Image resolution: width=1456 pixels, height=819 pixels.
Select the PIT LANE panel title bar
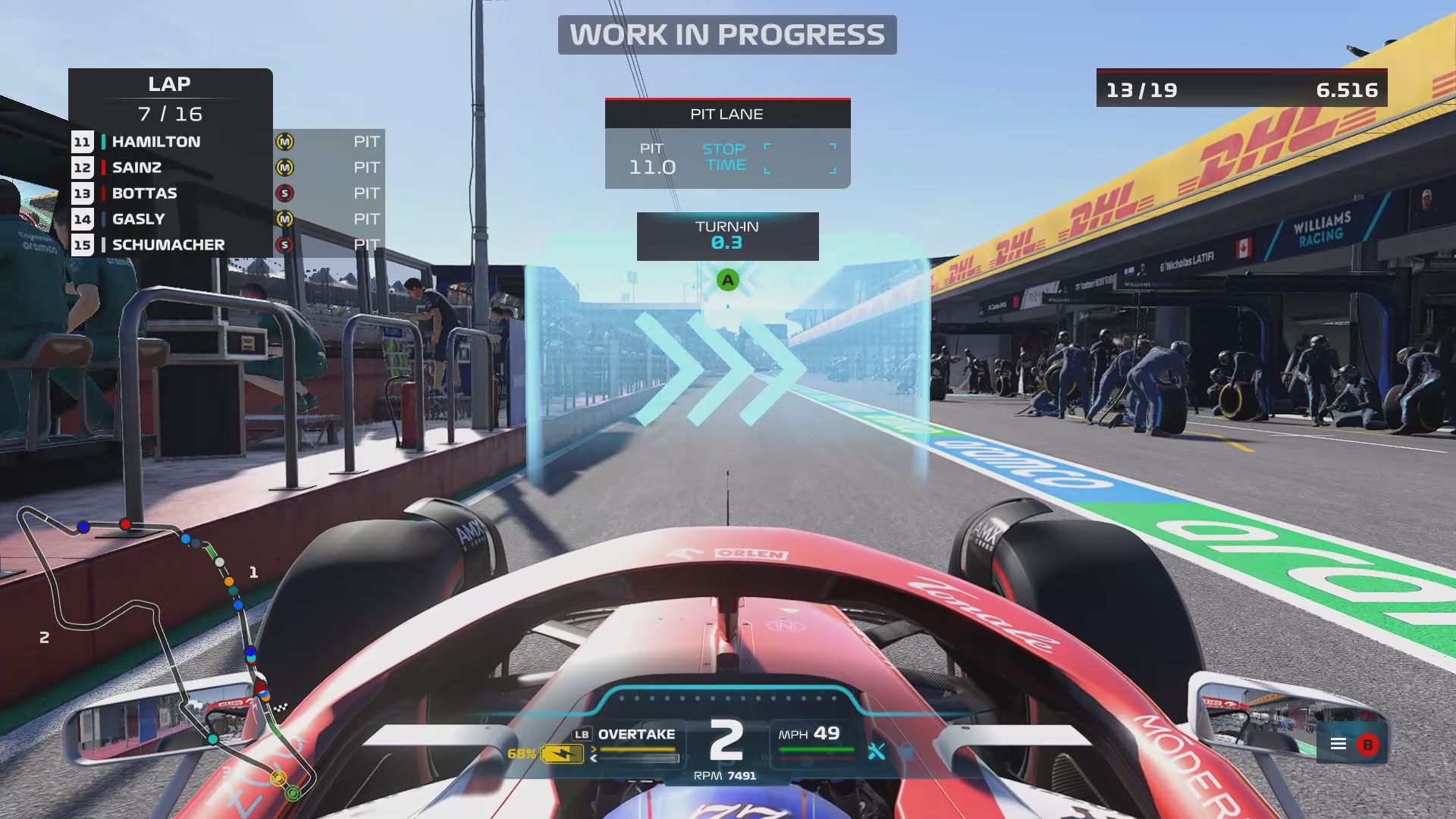[x=726, y=114]
